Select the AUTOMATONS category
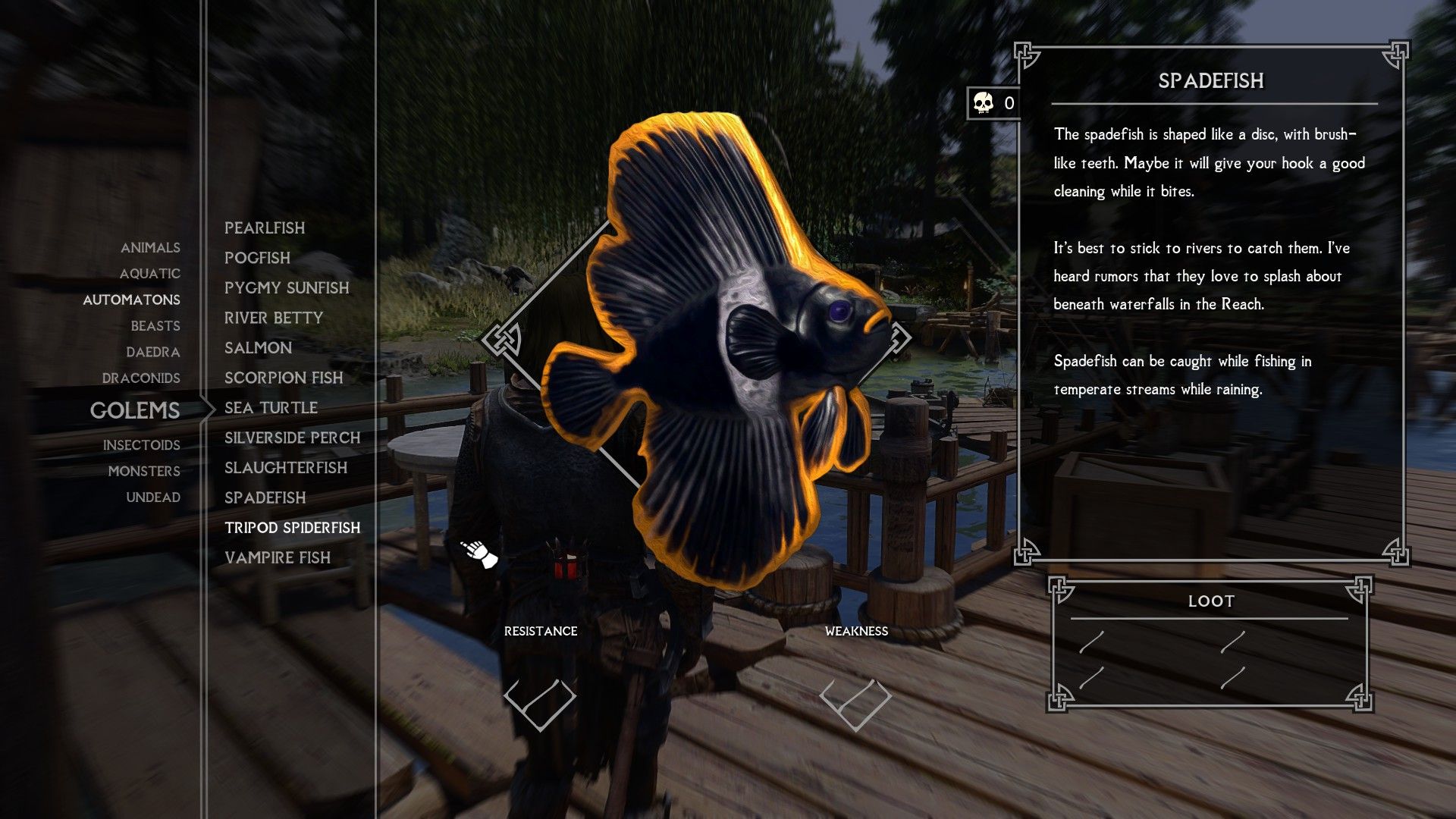Screen dimensions: 1456x819 (x=132, y=300)
